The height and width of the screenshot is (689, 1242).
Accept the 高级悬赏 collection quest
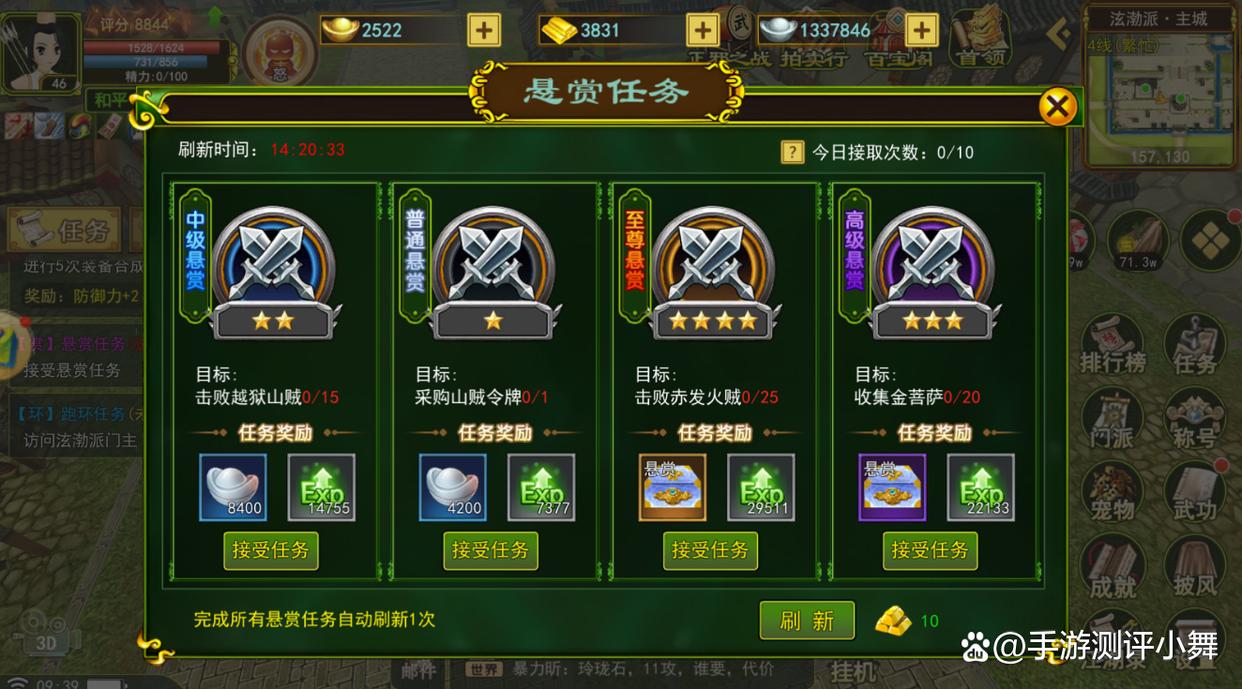930,550
